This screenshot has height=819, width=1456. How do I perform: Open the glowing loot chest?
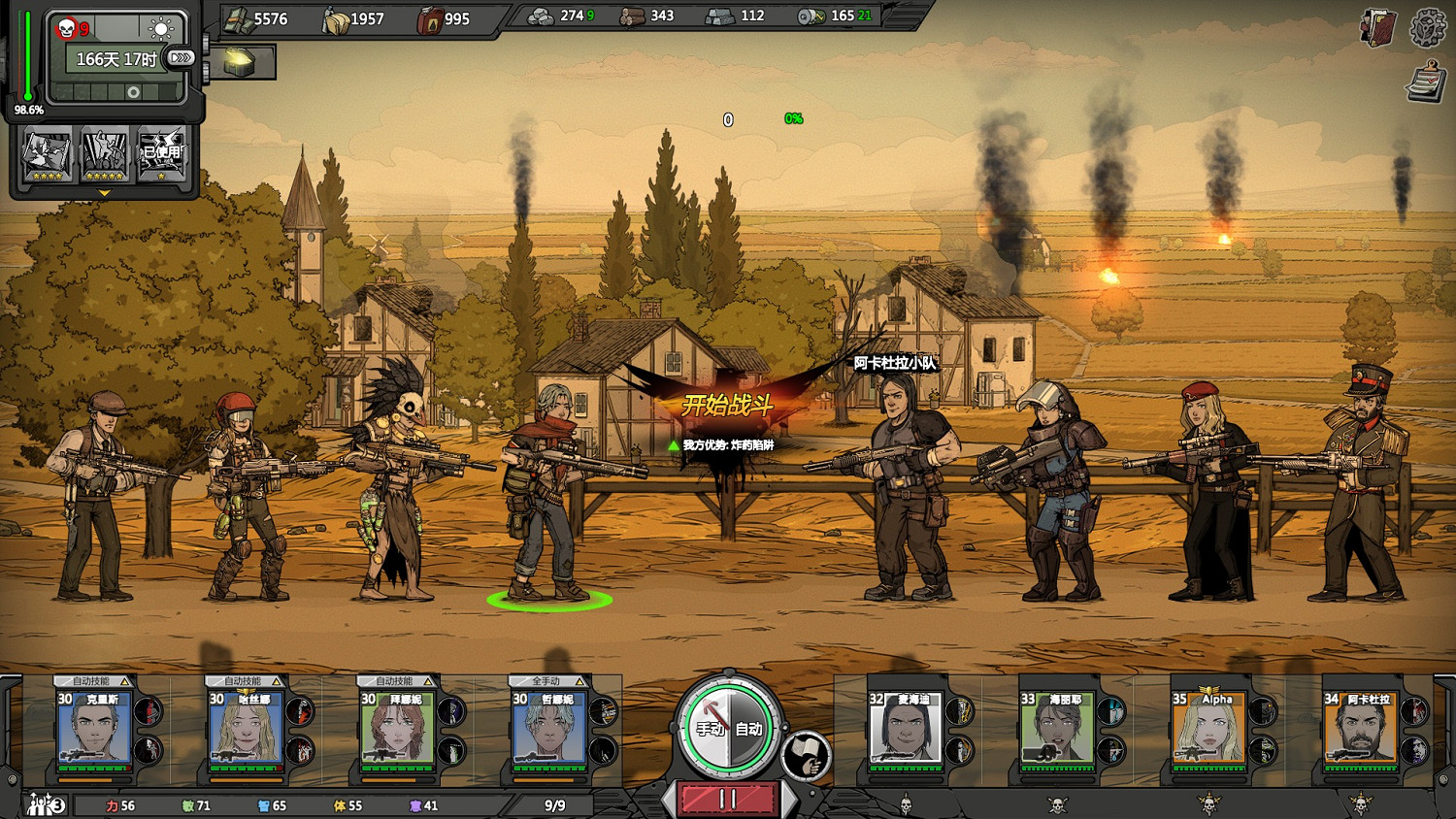(x=240, y=63)
